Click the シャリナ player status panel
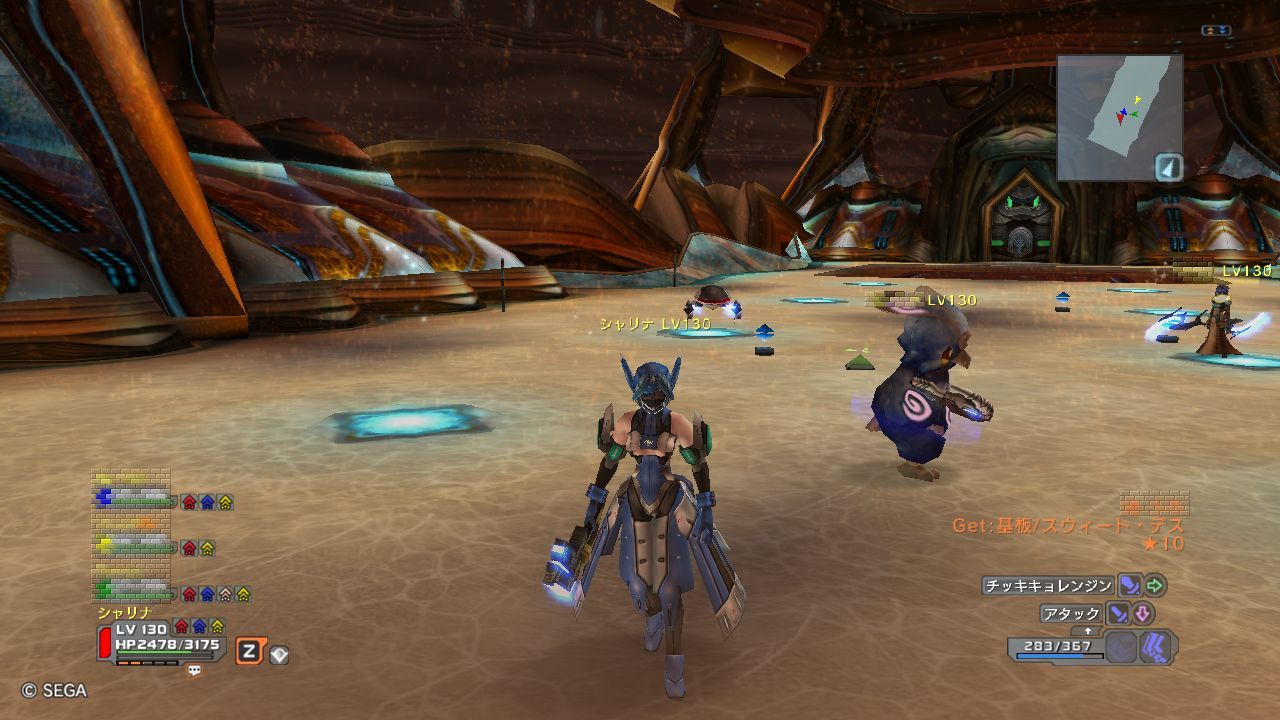 [x=162, y=640]
